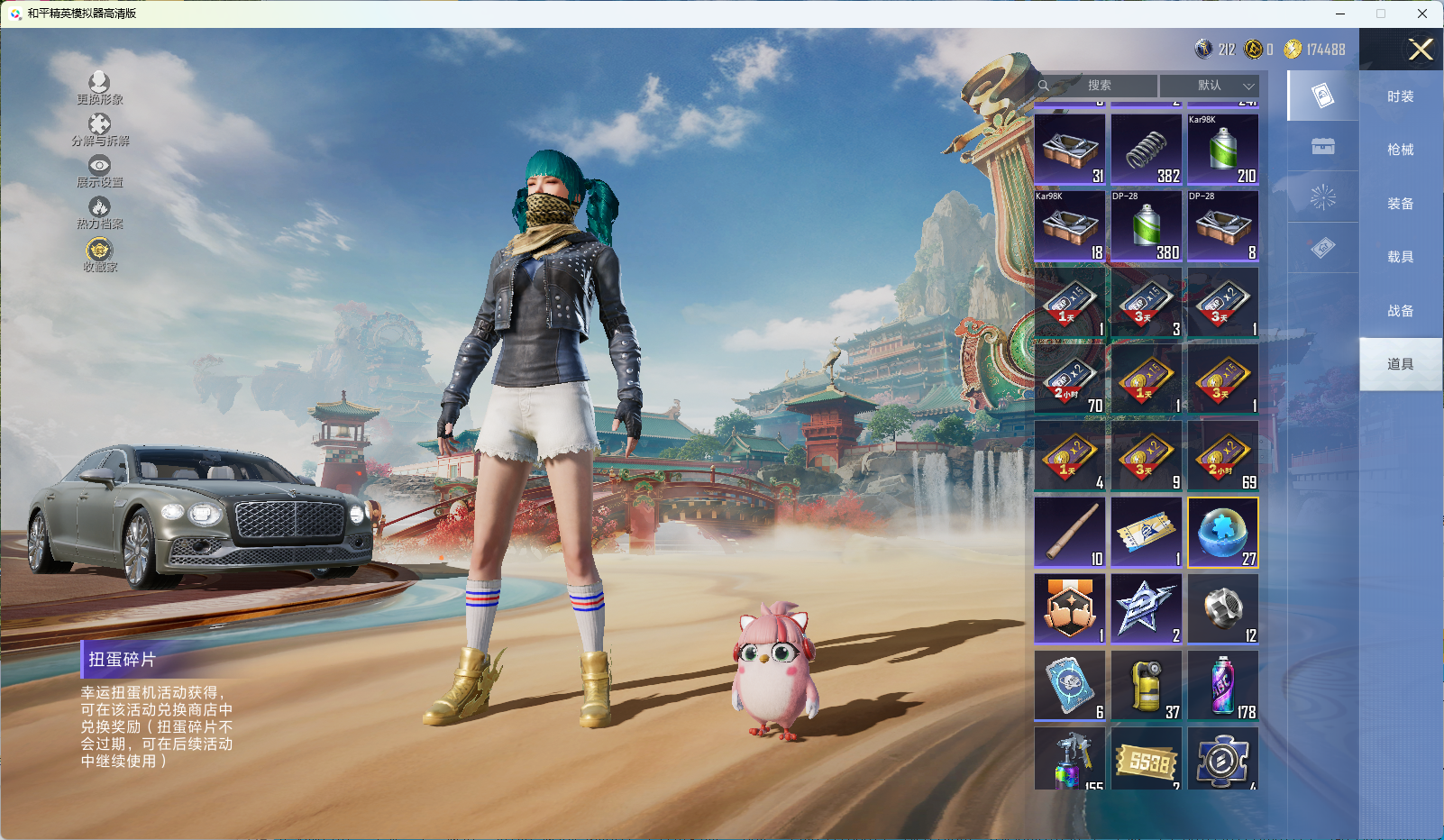Minimize the emulator window
Screen dimensions: 1444x840
point(1340,14)
